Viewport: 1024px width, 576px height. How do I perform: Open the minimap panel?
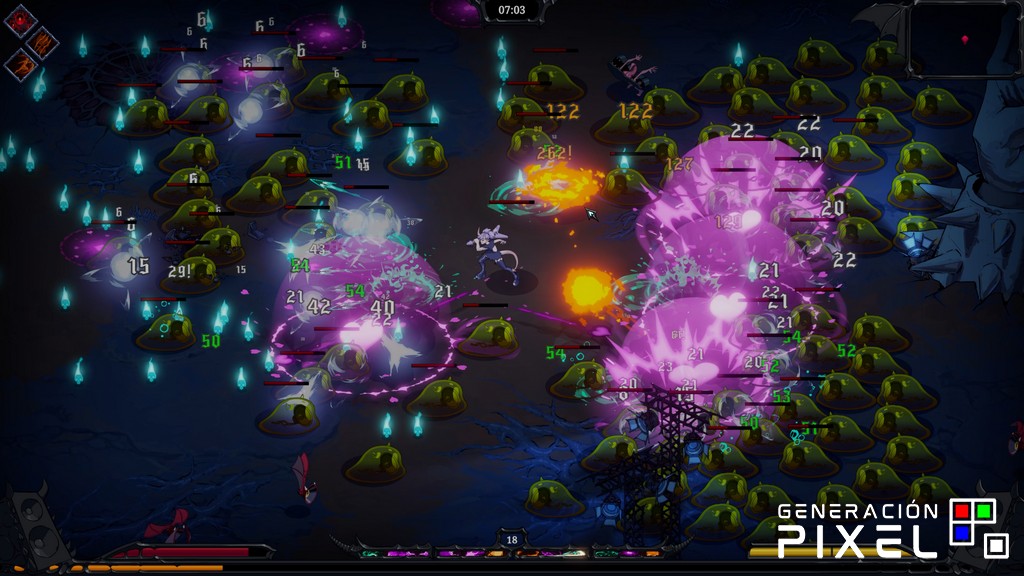[x=961, y=38]
